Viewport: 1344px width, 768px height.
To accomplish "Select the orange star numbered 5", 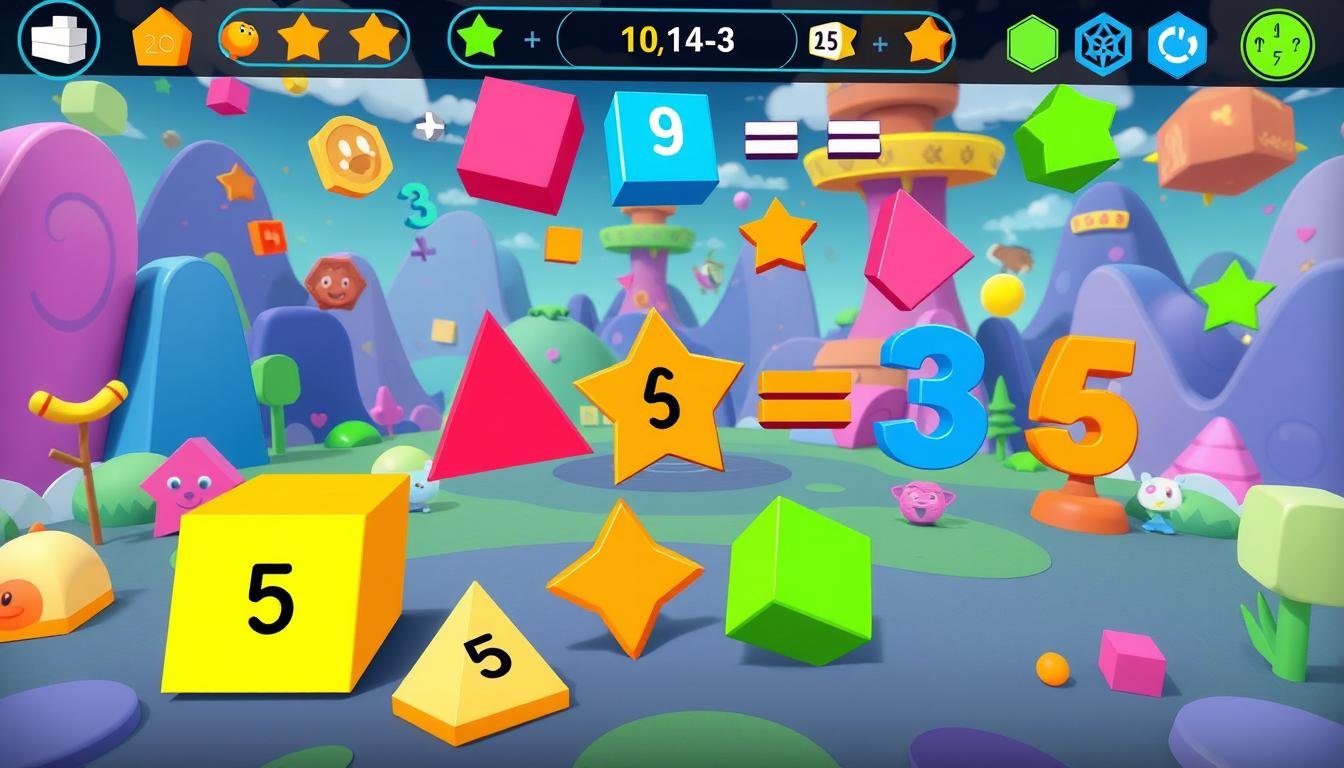I will [x=657, y=396].
